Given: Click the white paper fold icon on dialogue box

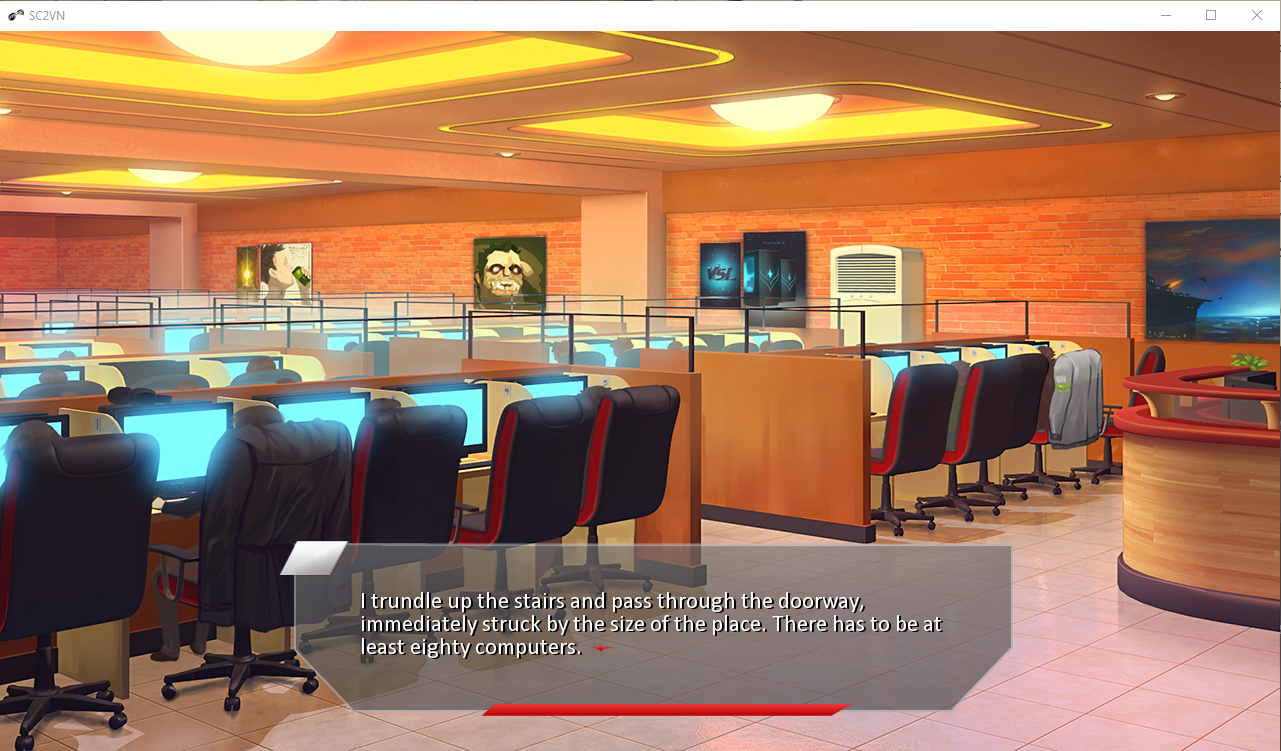Looking at the screenshot, I should tap(311, 556).
